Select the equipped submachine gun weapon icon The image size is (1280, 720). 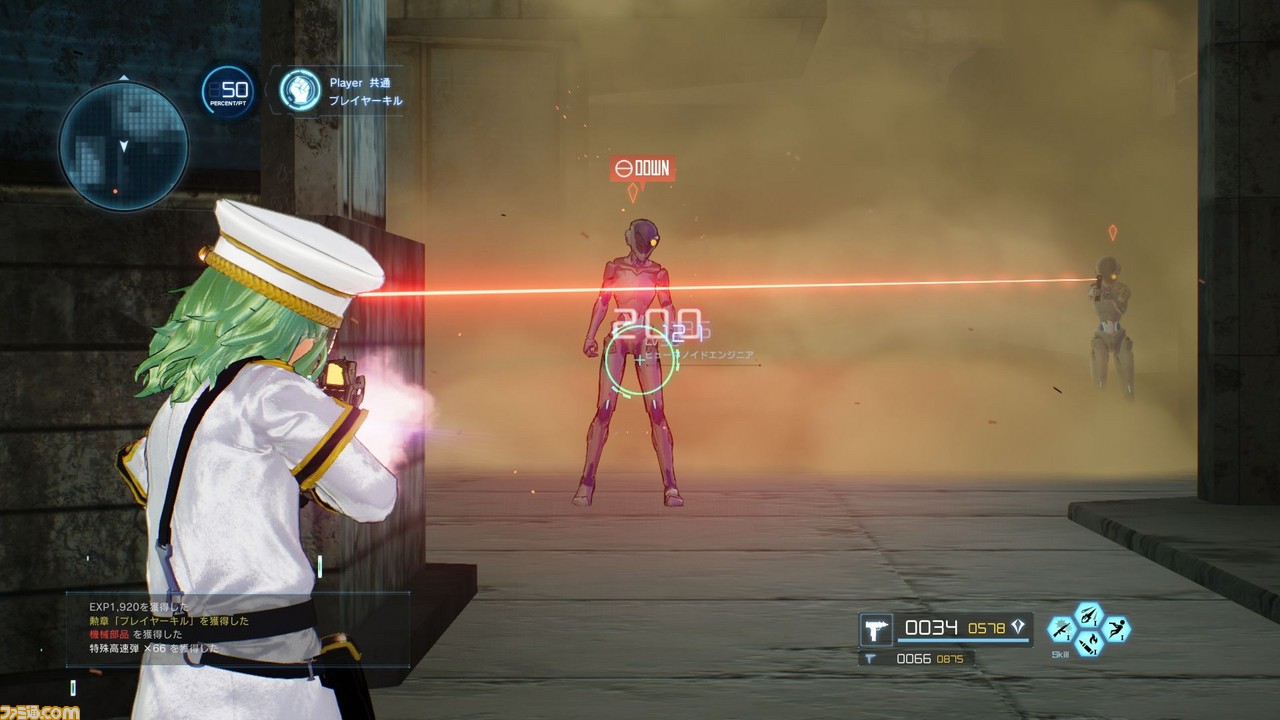click(x=877, y=630)
